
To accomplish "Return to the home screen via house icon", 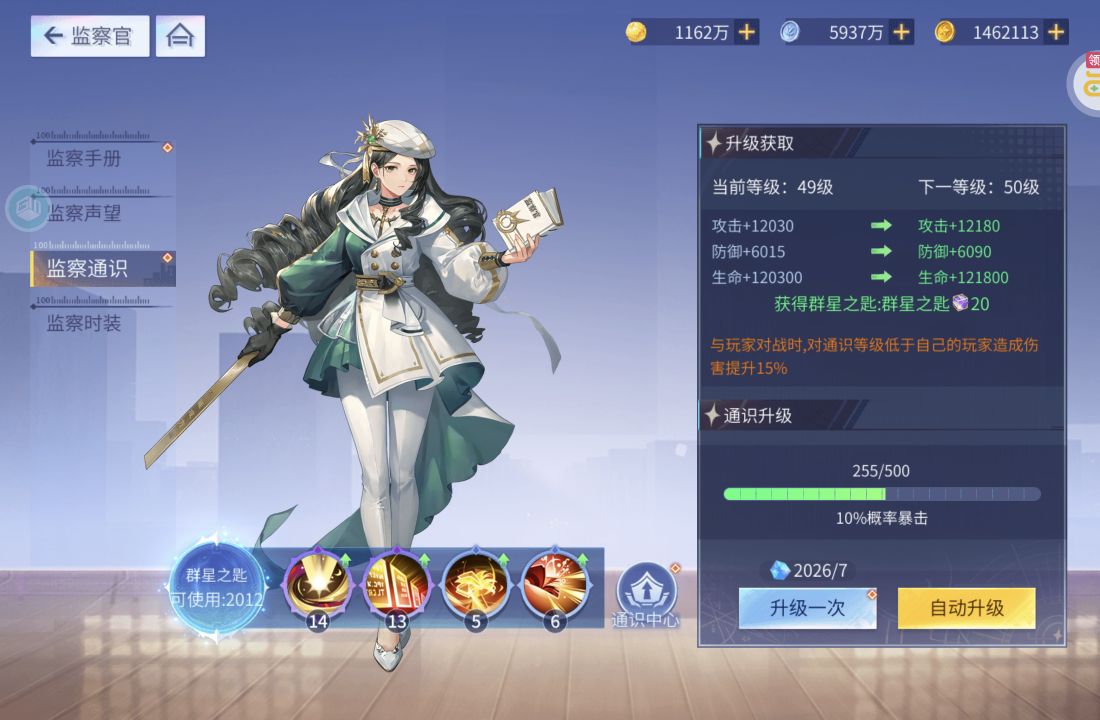I will tap(180, 37).
